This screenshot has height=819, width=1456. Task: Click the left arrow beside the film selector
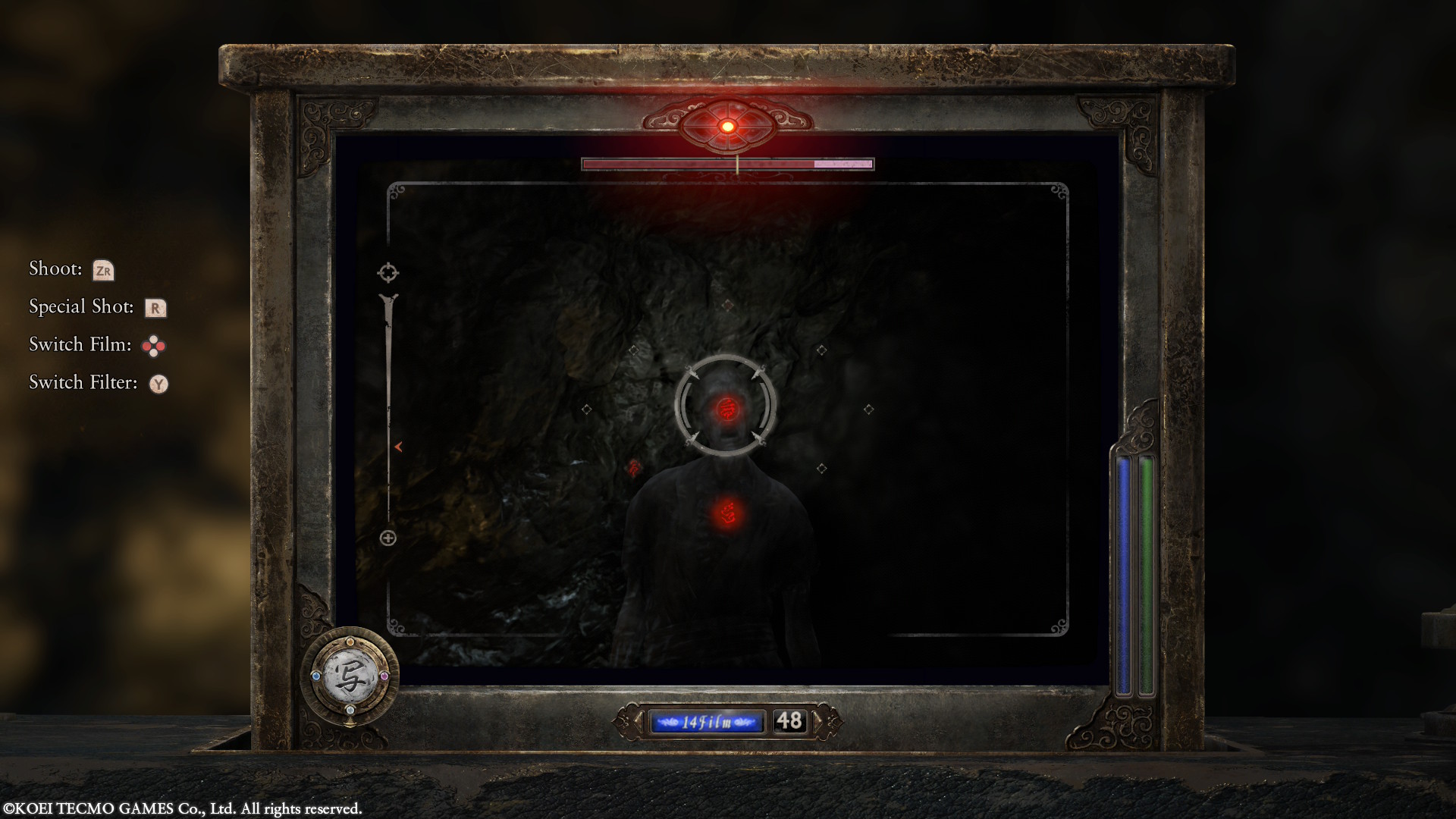click(x=639, y=720)
